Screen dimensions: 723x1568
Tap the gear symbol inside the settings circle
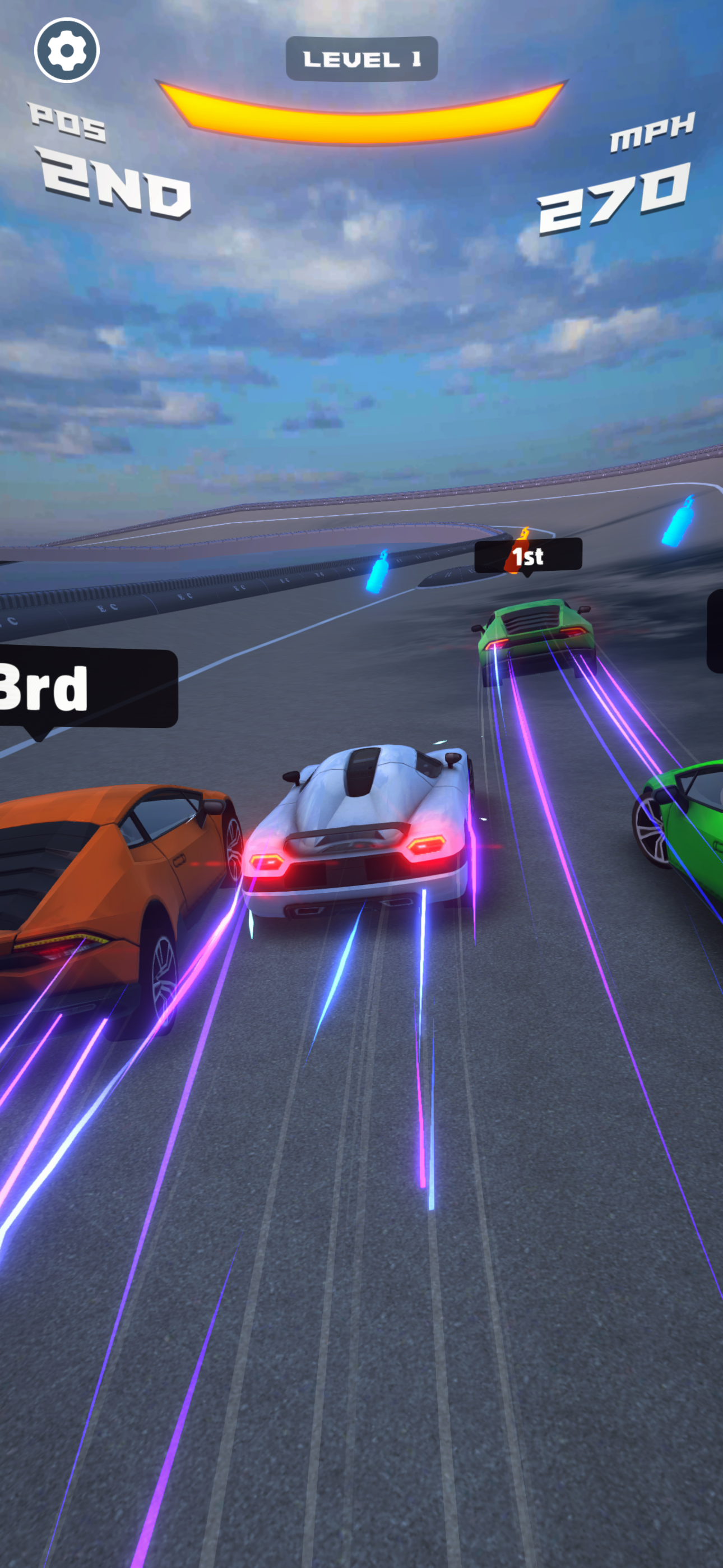click(67, 51)
